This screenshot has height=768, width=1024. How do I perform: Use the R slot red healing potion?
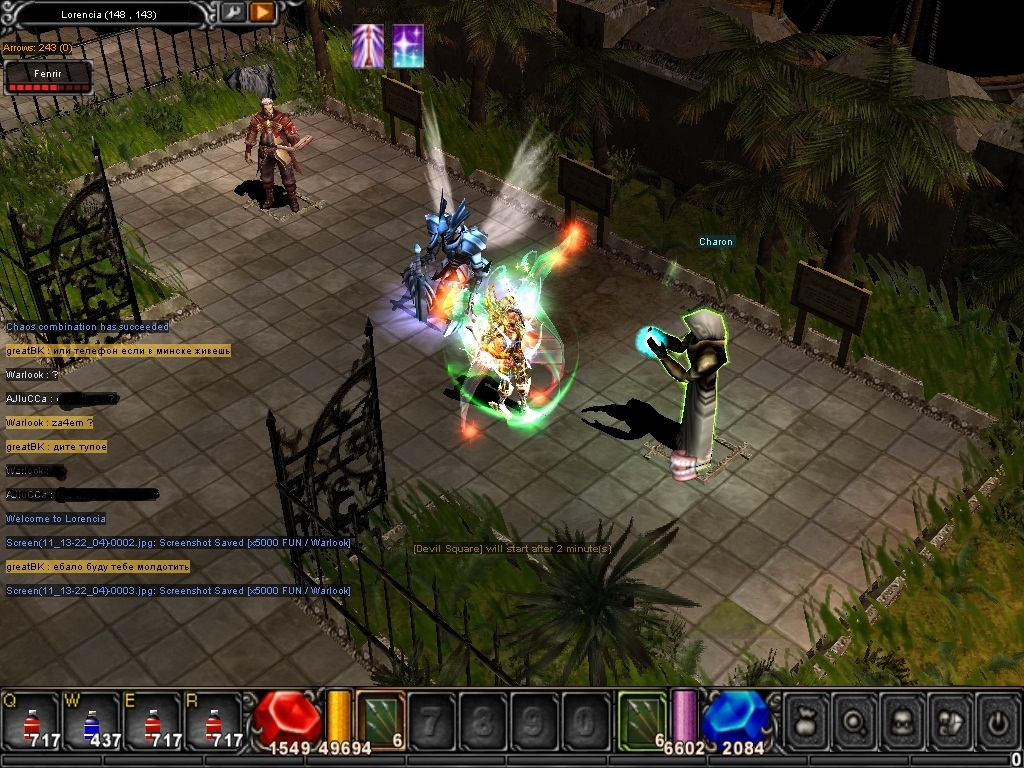click(x=213, y=722)
